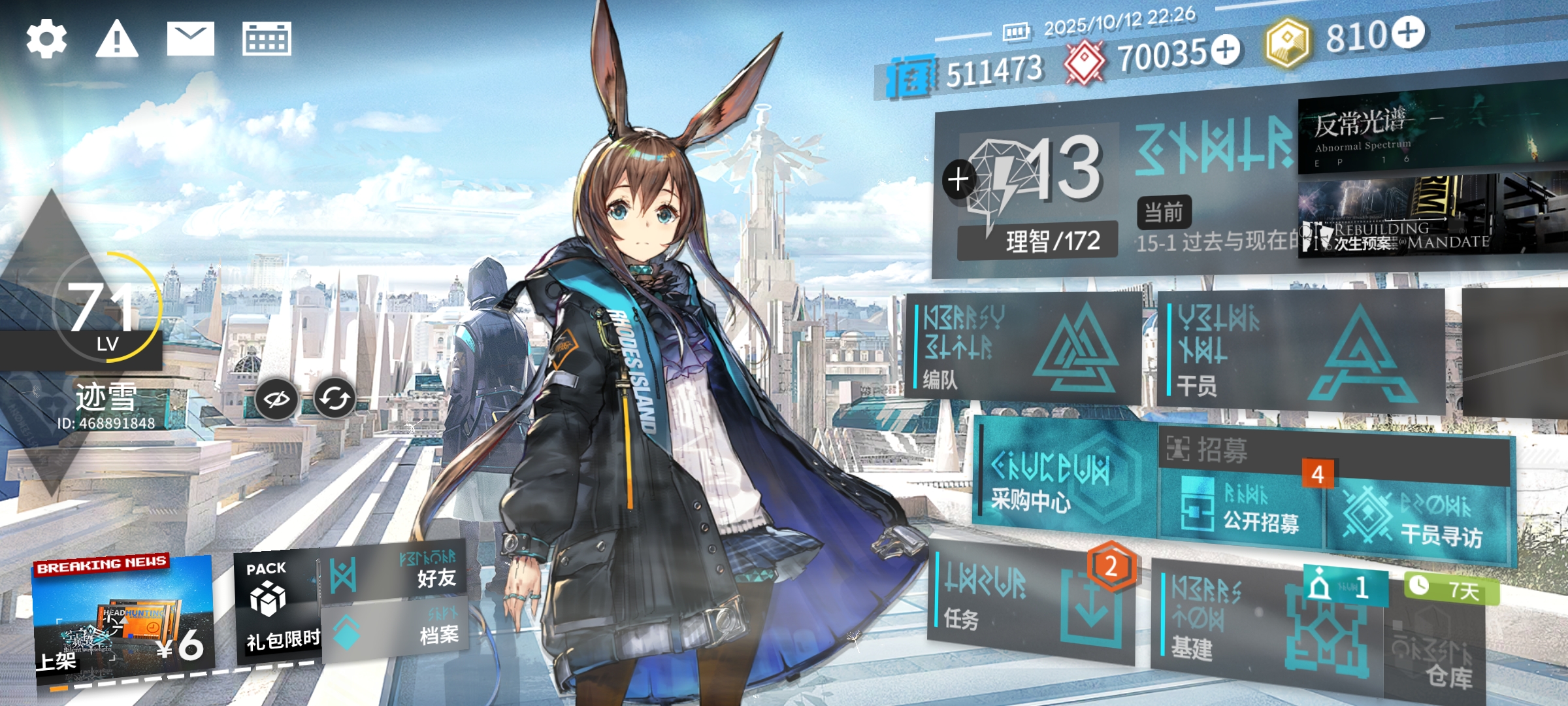
Task: Hide the interface with eye icon
Action: click(x=276, y=398)
